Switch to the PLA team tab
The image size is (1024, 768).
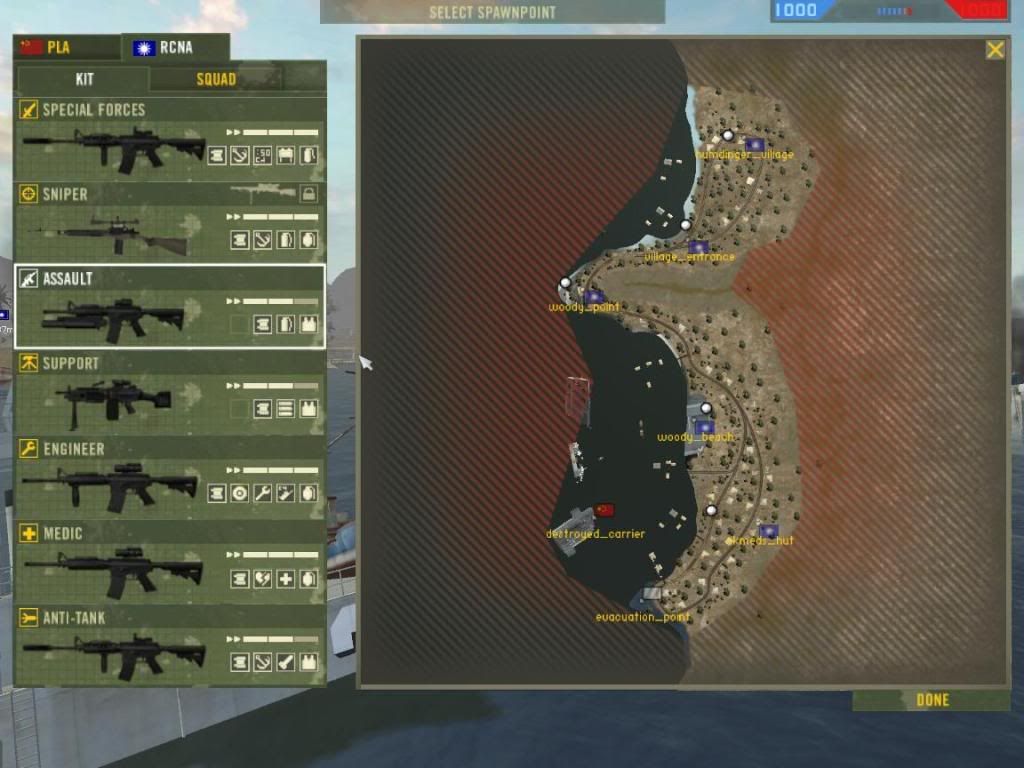point(66,47)
